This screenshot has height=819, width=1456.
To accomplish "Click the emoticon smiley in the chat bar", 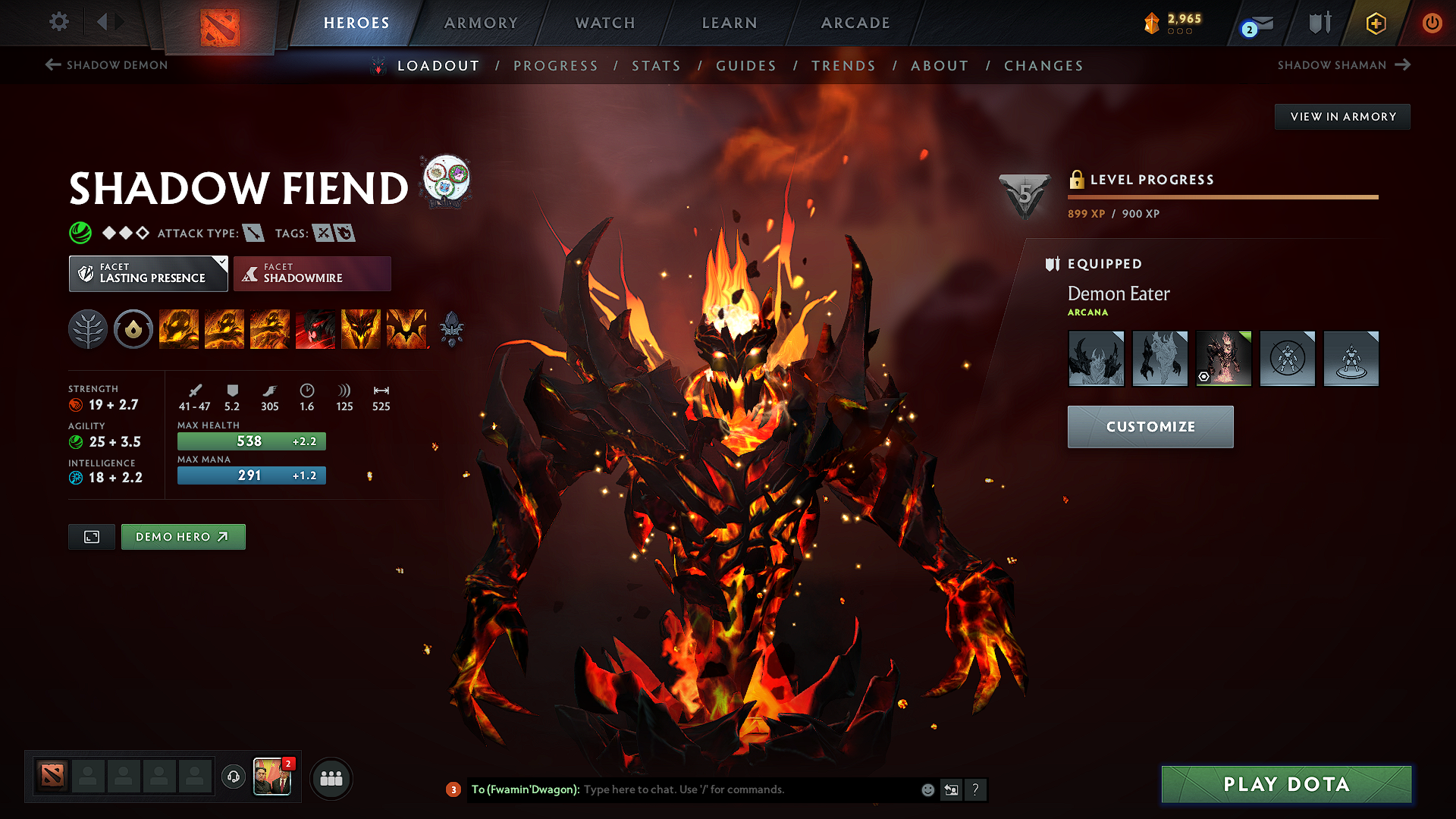I will [x=927, y=789].
